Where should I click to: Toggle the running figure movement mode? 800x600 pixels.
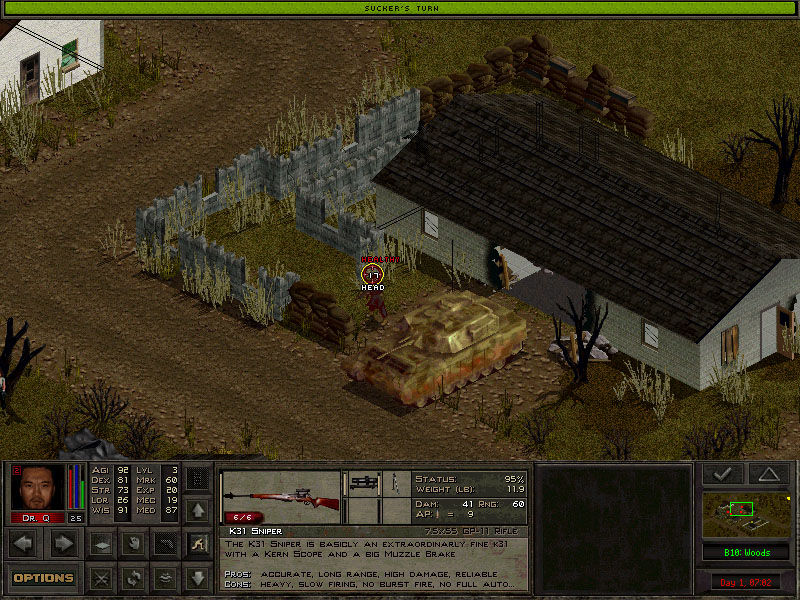coord(198,545)
